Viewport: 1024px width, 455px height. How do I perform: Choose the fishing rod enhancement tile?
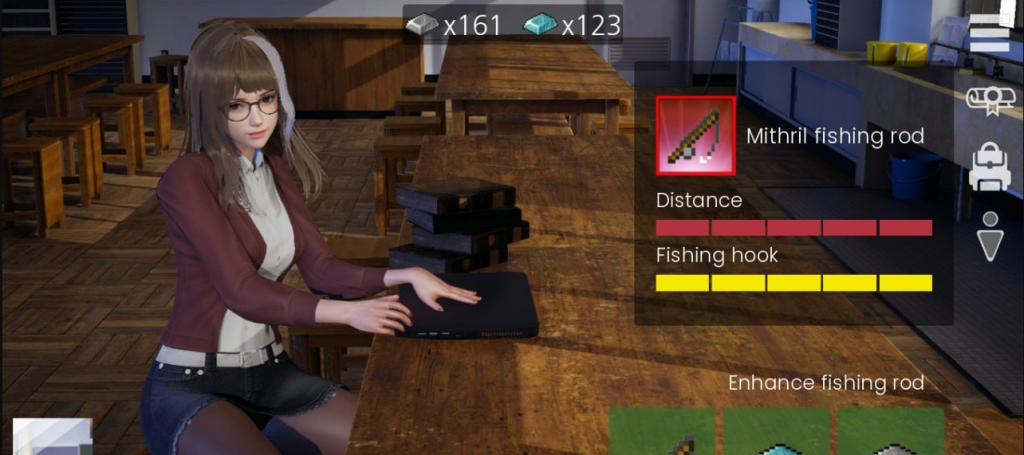(663, 432)
